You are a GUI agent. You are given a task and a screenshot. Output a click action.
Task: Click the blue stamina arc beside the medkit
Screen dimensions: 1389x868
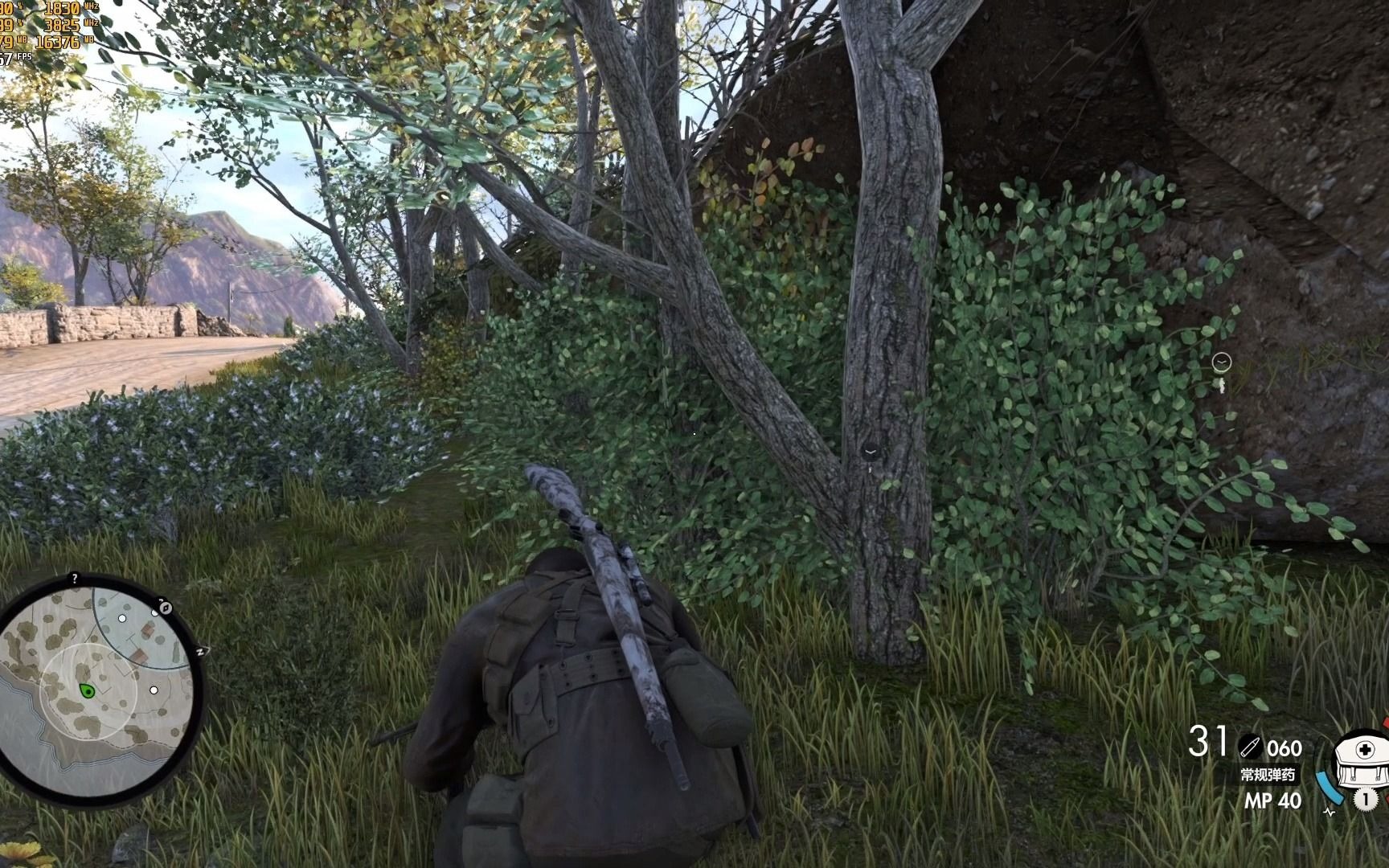[x=1328, y=789]
